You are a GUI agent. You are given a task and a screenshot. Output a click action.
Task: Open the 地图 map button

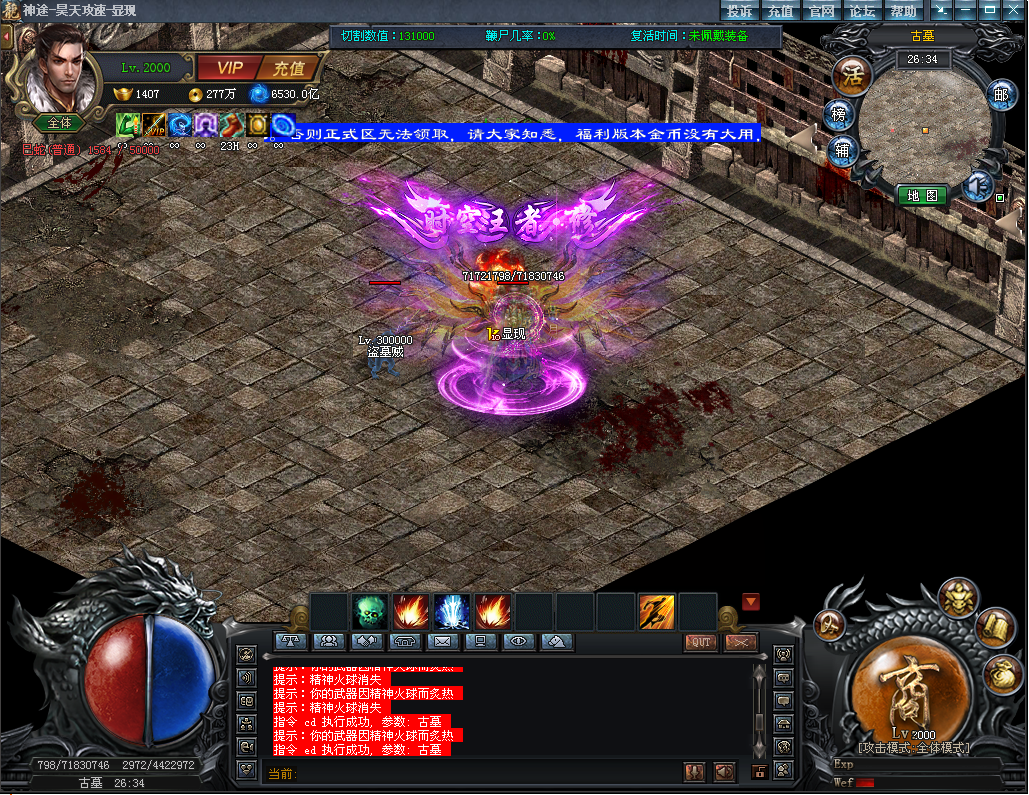[x=921, y=196]
